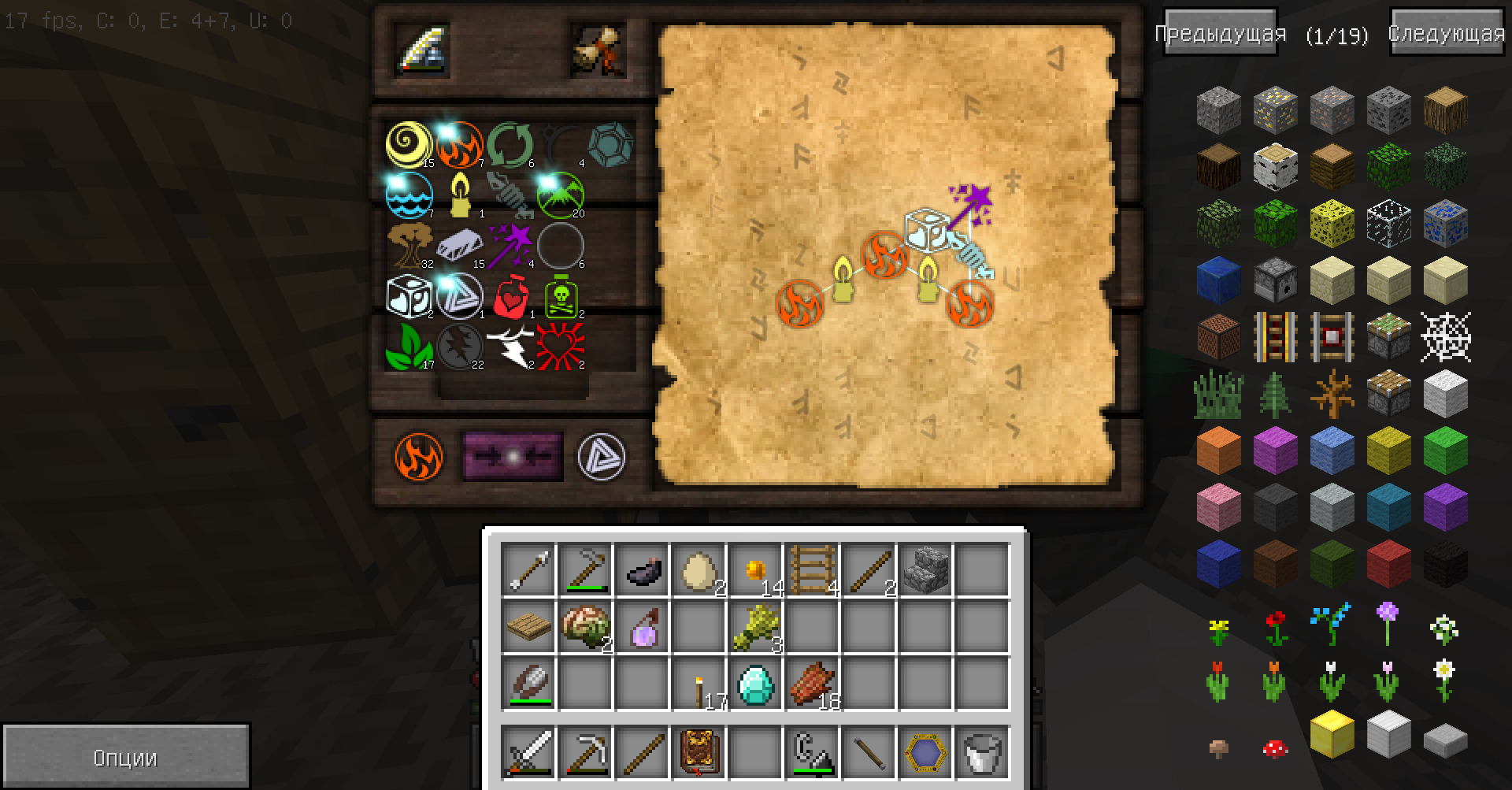
Task: Open the Опции options button
Action: coord(126,757)
